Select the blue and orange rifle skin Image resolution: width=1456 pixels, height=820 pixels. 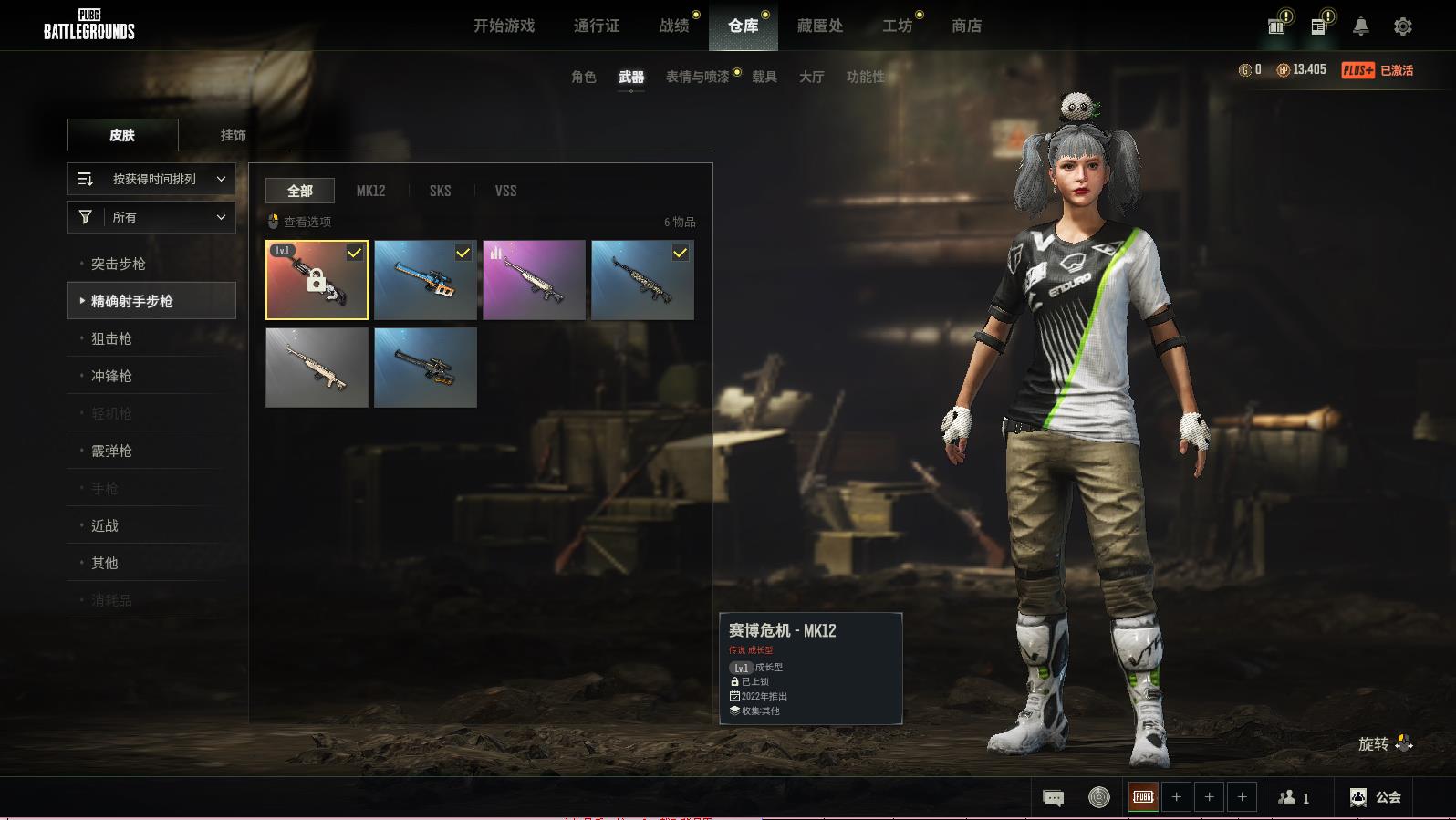click(425, 280)
